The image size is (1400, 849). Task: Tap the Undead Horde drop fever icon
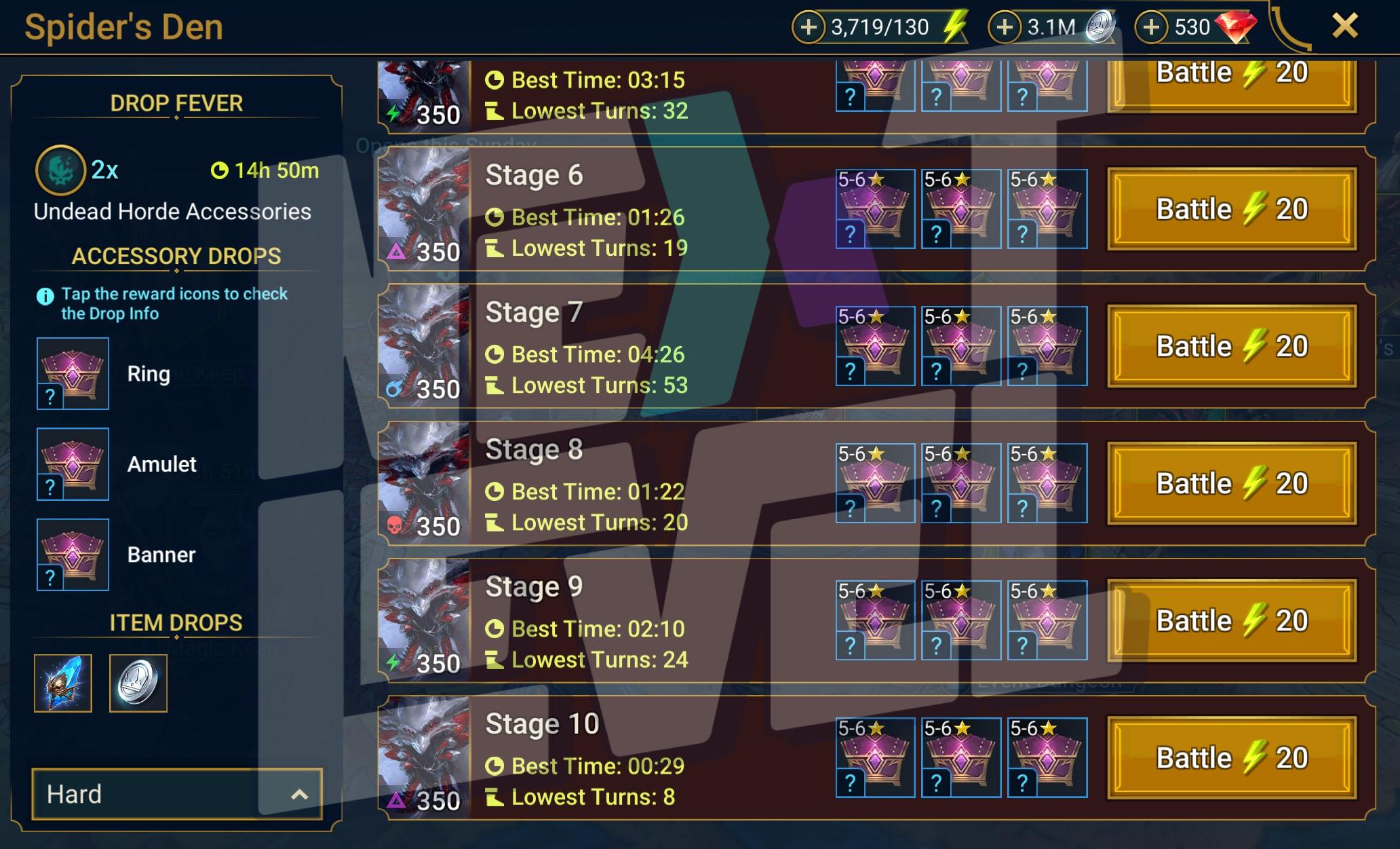60,170
